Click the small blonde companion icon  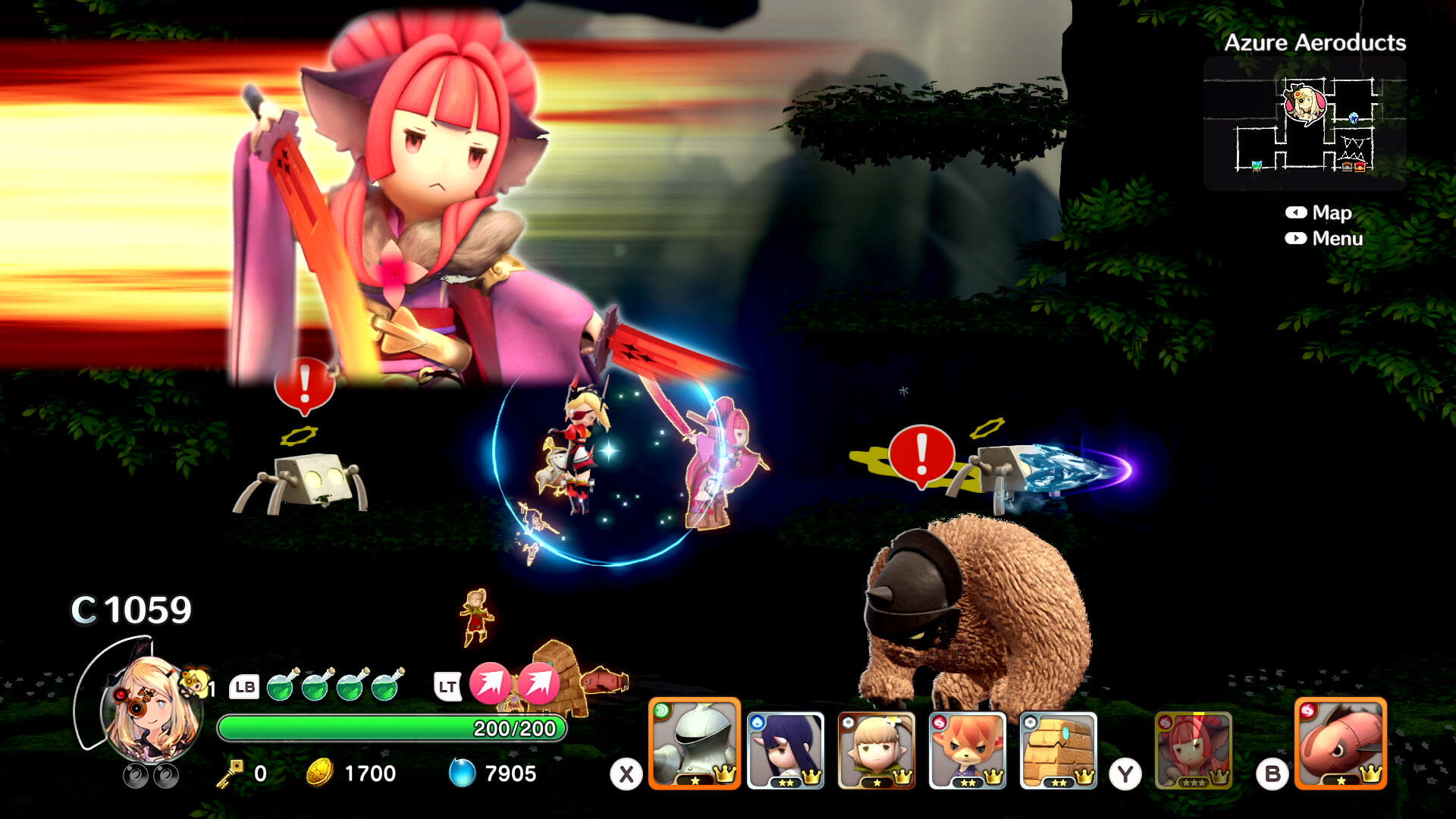tap(194, 682)
